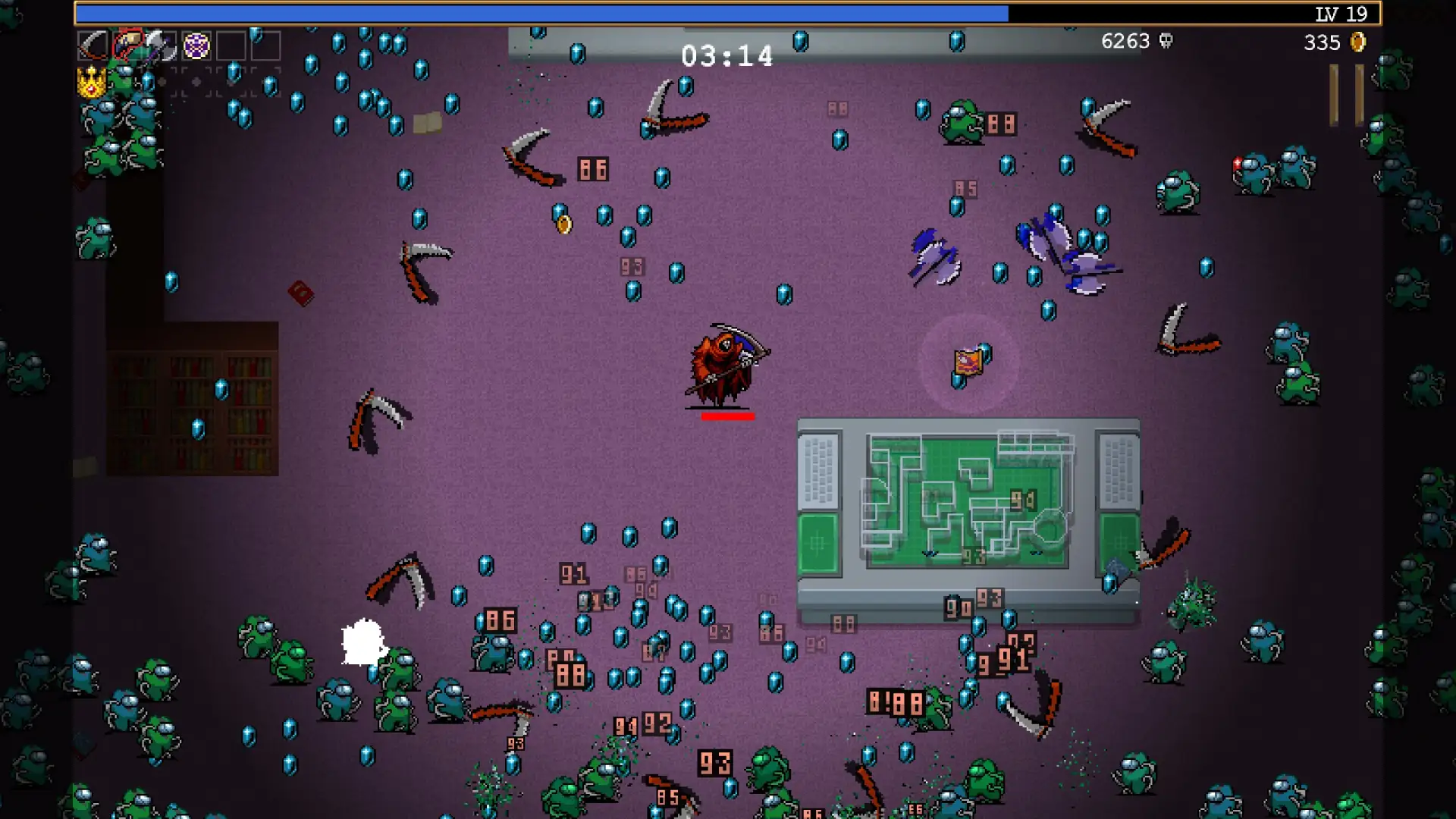1456x819 pixels.
Task: Select the axe weapon slot
Action: point(161,46)
